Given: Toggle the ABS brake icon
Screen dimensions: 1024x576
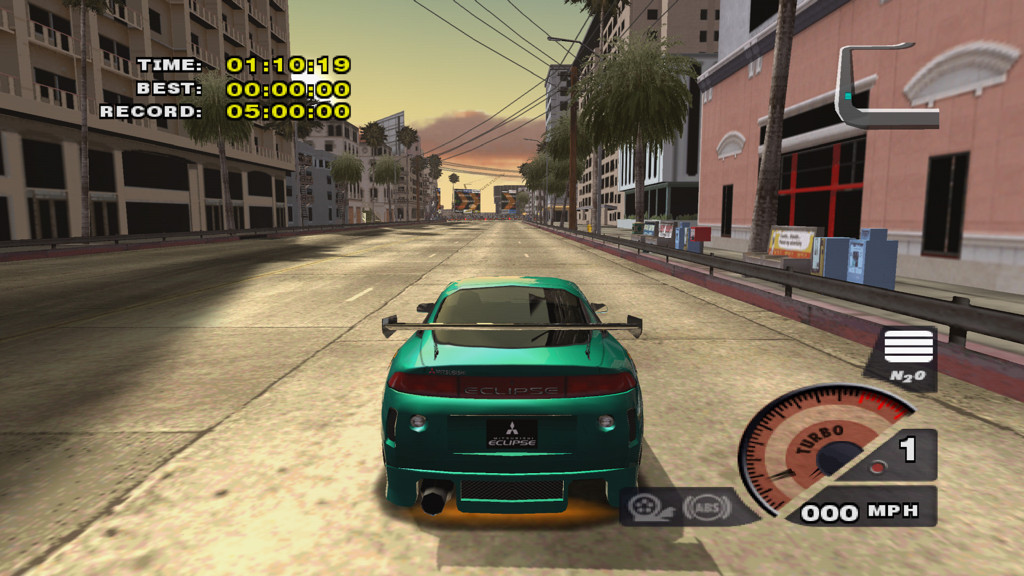Looking at the screenshot, I should pyautogui.click(x=706, y=508).
